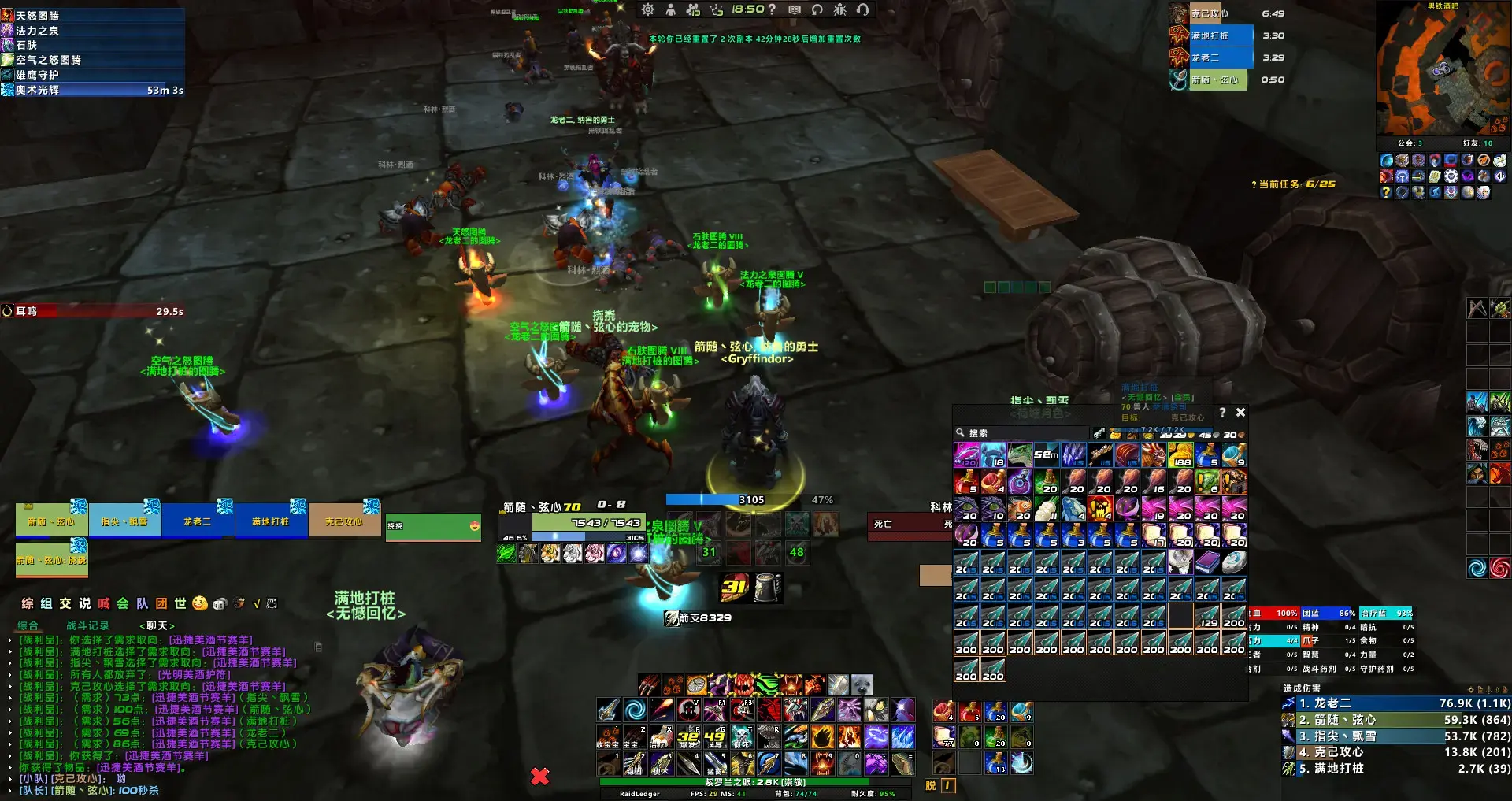The height and width of the screenshot is (801, 1512).
Task: Click the RaidLedger label on info bar
Action: tap(639, 794)
